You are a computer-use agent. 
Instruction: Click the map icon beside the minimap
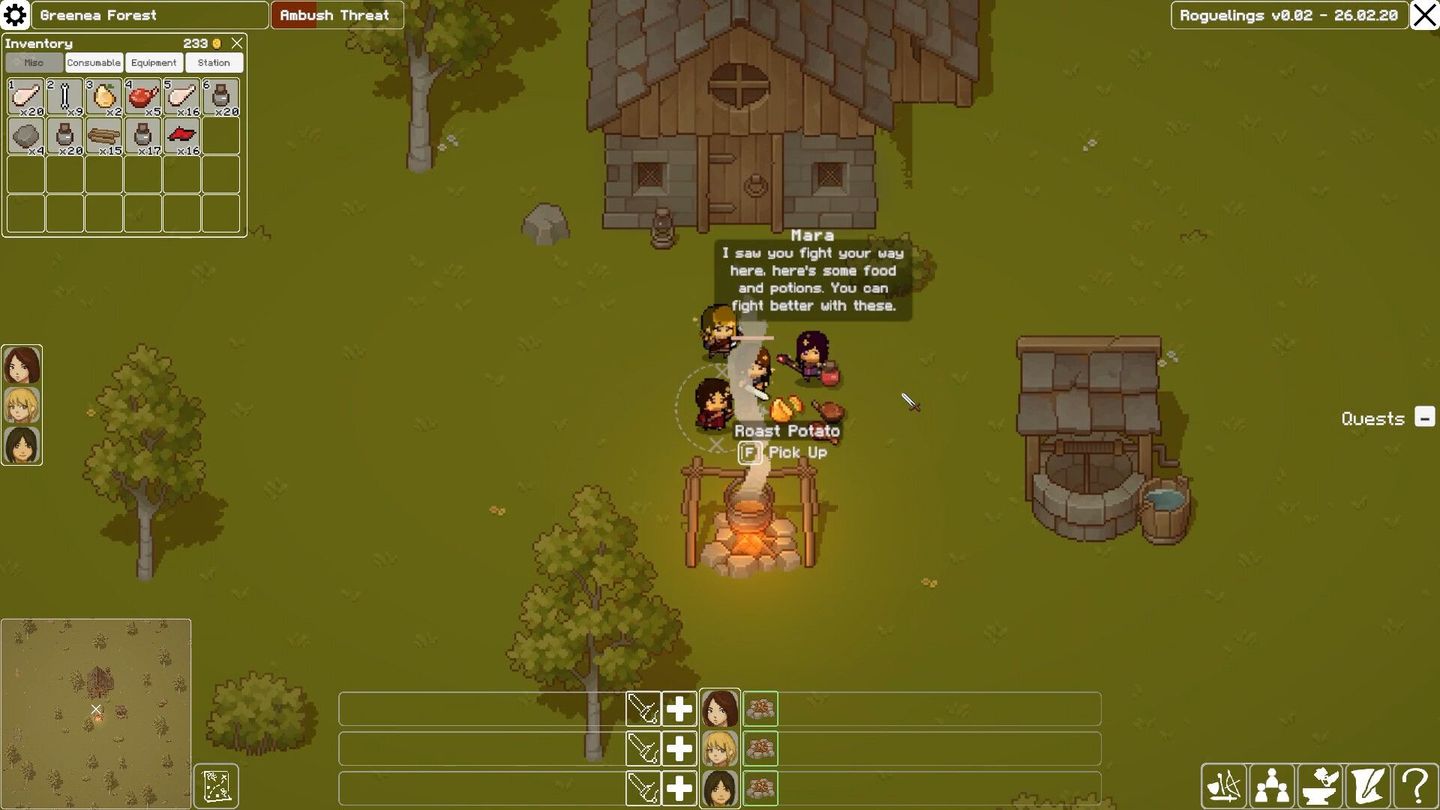coord(216,786)
